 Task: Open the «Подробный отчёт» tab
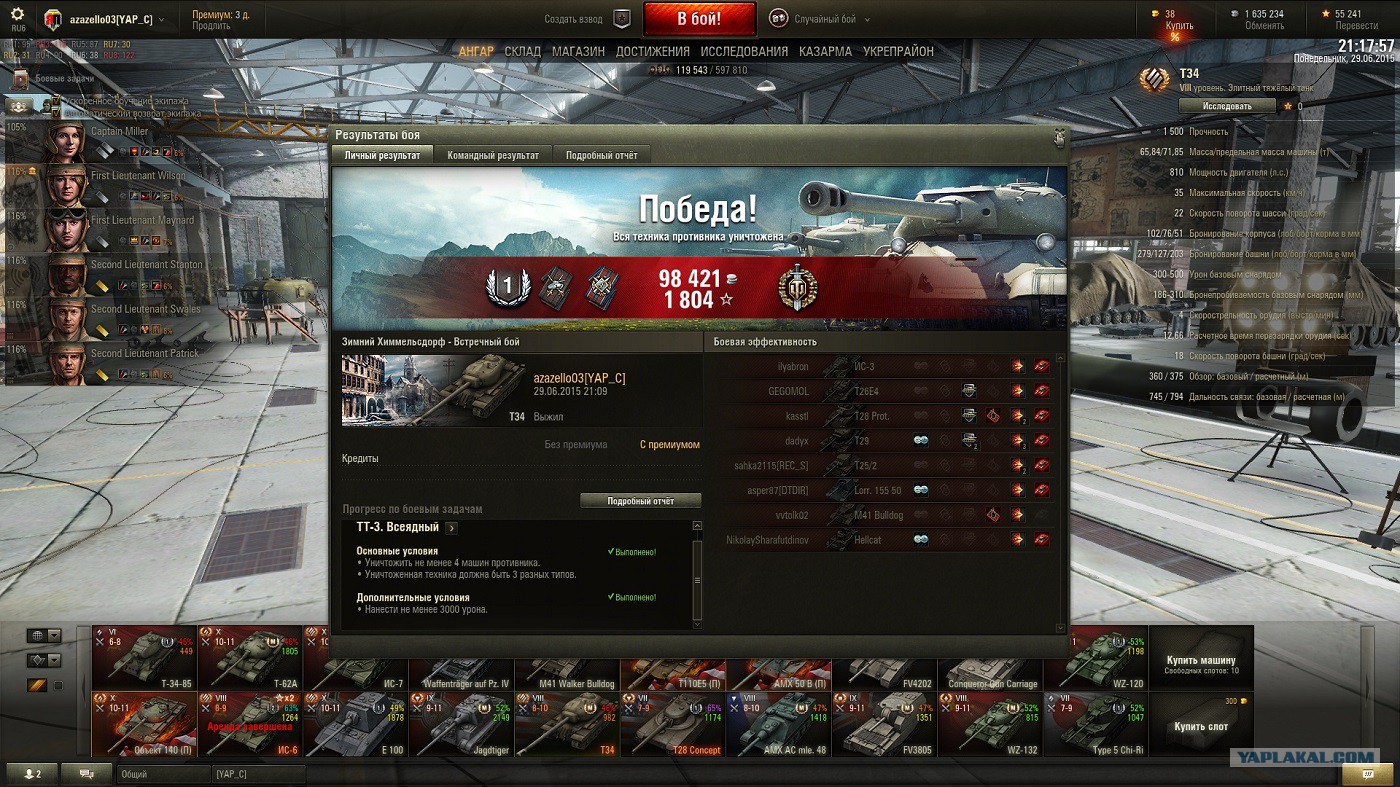601,155
